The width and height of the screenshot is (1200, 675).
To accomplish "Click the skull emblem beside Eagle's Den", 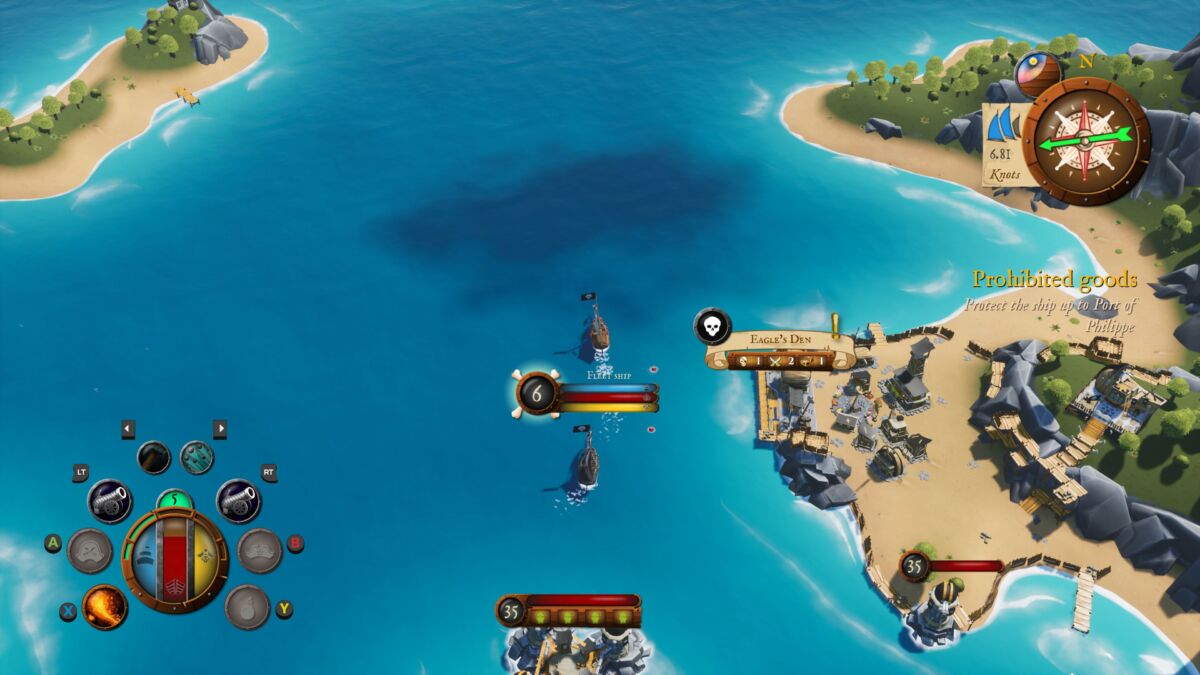I will 712,326.
